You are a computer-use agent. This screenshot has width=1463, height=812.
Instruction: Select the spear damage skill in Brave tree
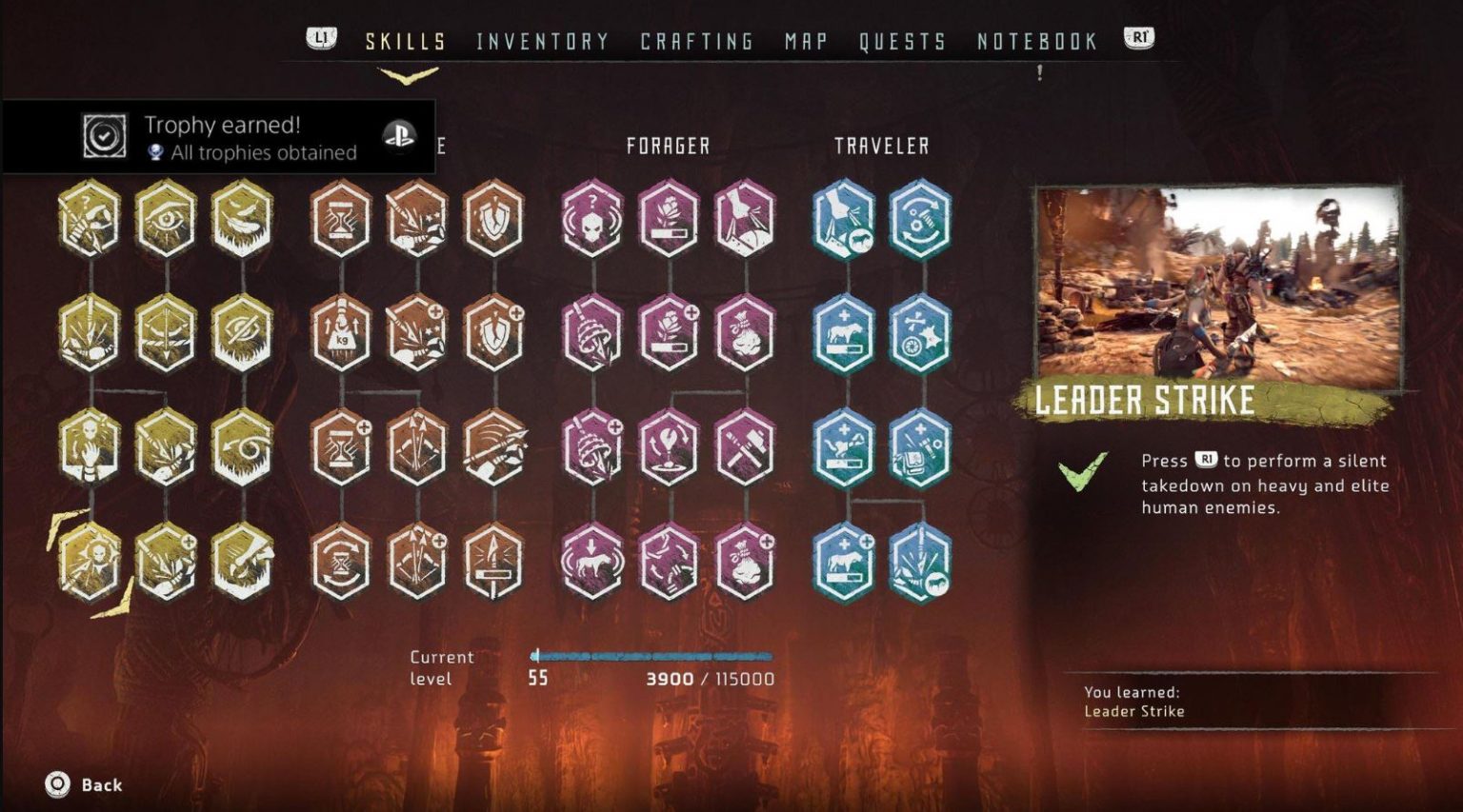point(493,562)
